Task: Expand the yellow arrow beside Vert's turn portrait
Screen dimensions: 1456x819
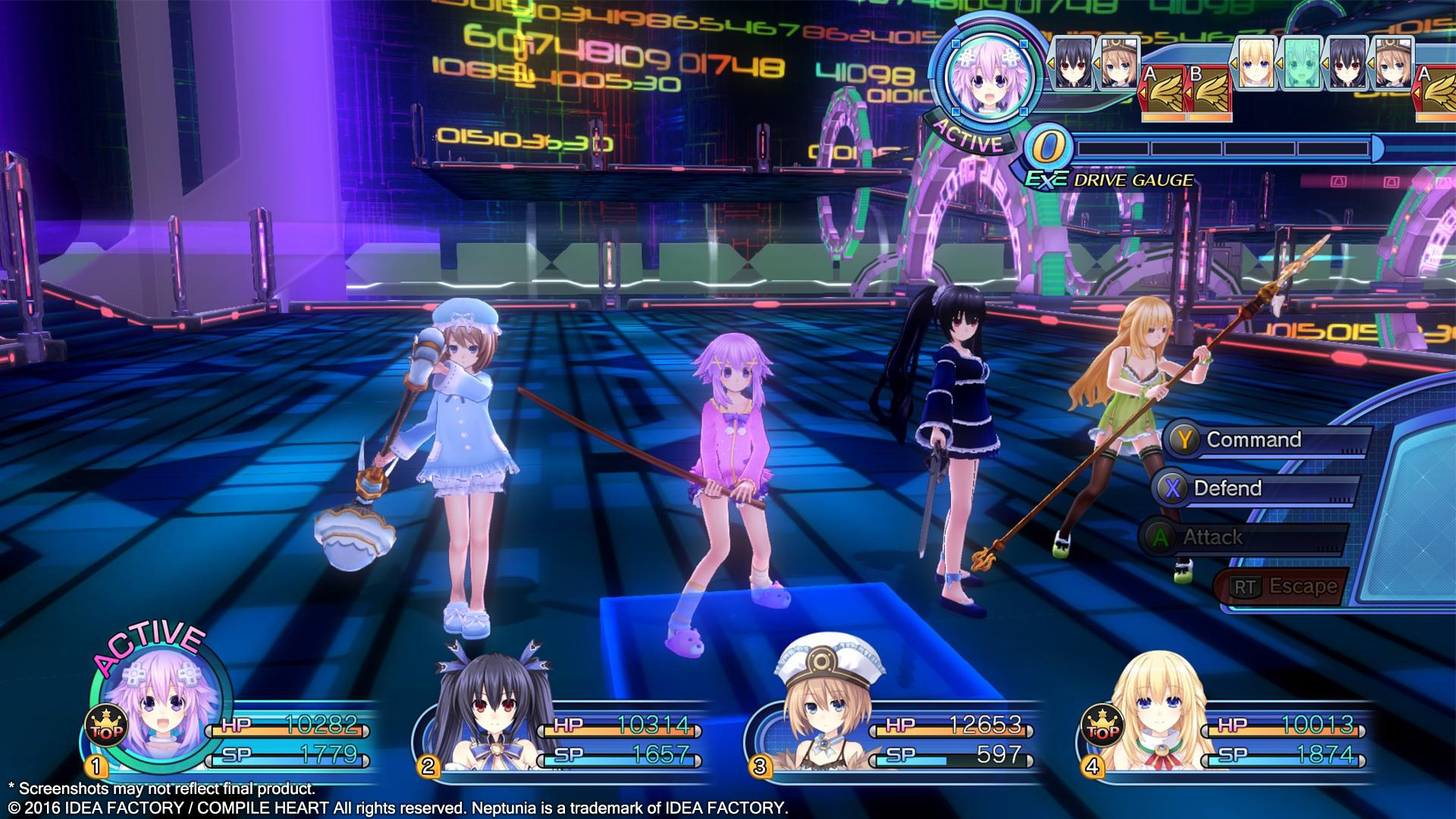Action: click(x=1234, y=63)
